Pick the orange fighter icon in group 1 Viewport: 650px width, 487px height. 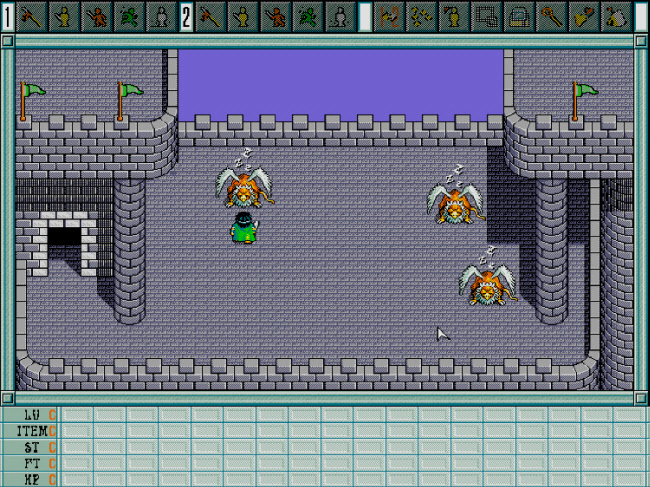[x=96, y=16]
